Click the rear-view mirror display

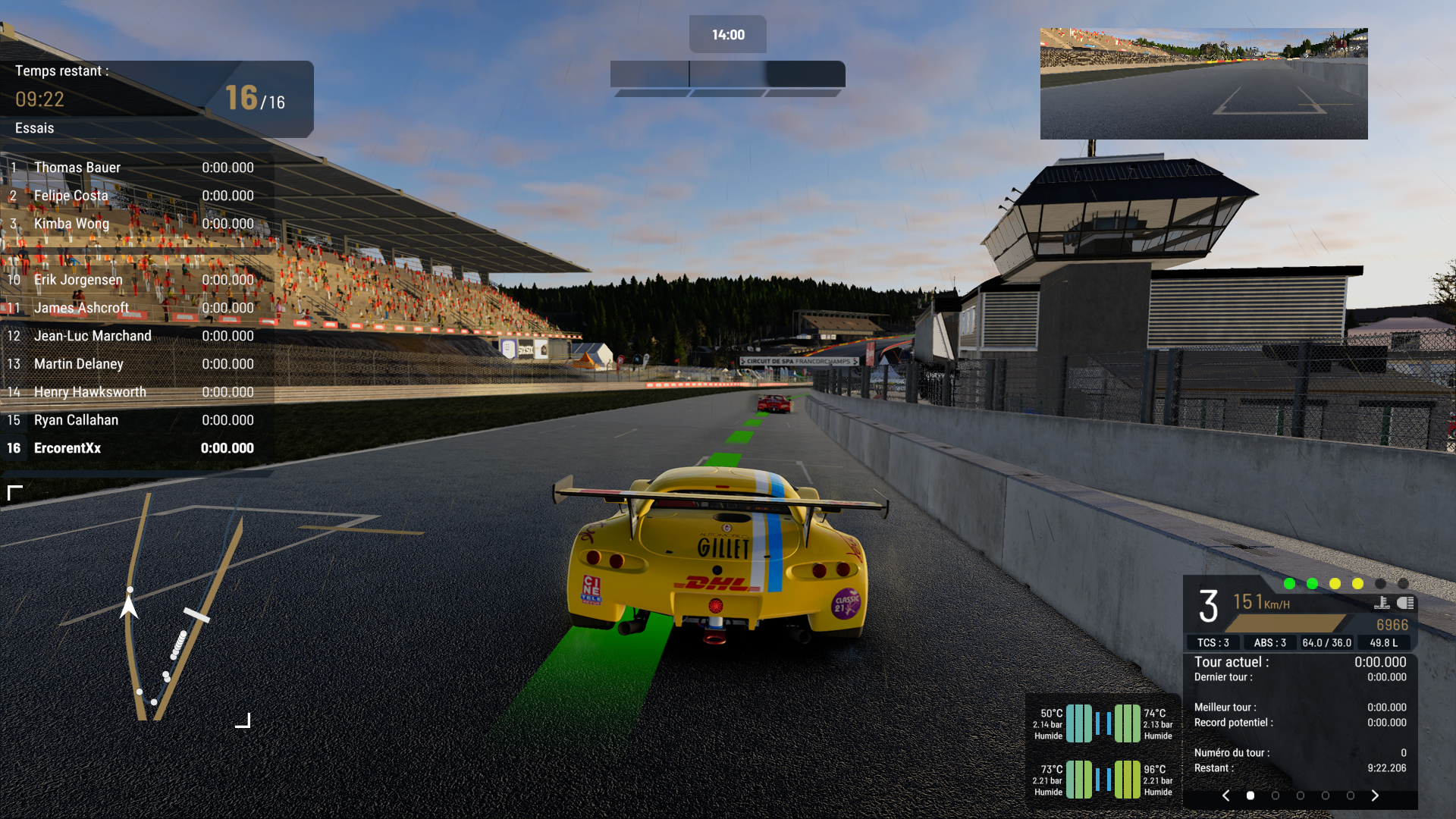(1203, 83)
